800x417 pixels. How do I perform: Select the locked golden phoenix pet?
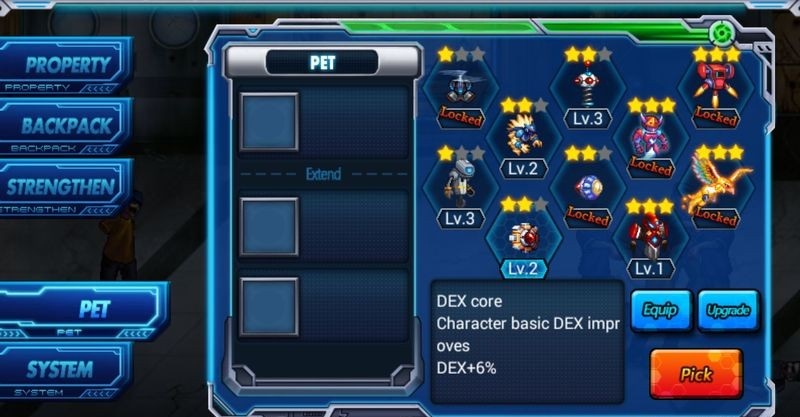click(x=715, y=190)
